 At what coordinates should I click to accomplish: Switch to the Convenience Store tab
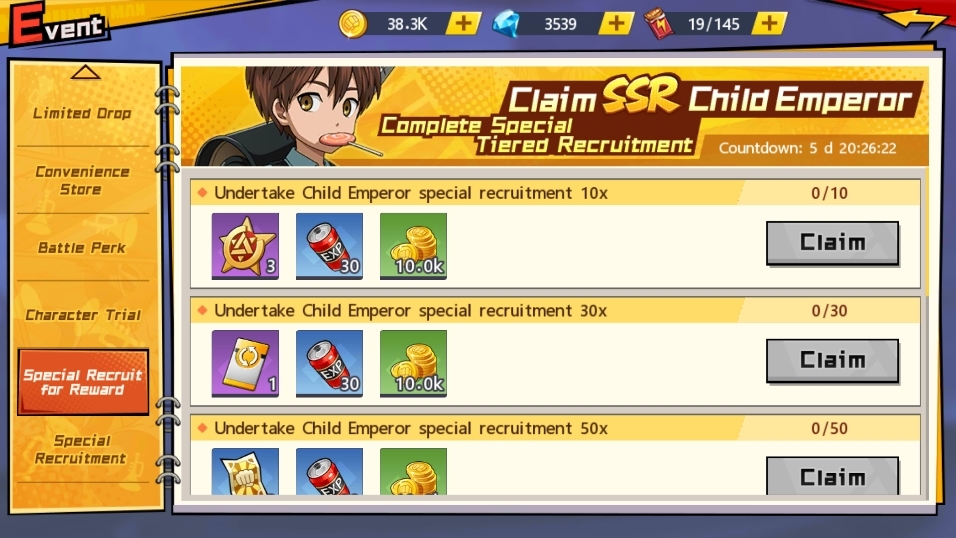click(82, 180)
